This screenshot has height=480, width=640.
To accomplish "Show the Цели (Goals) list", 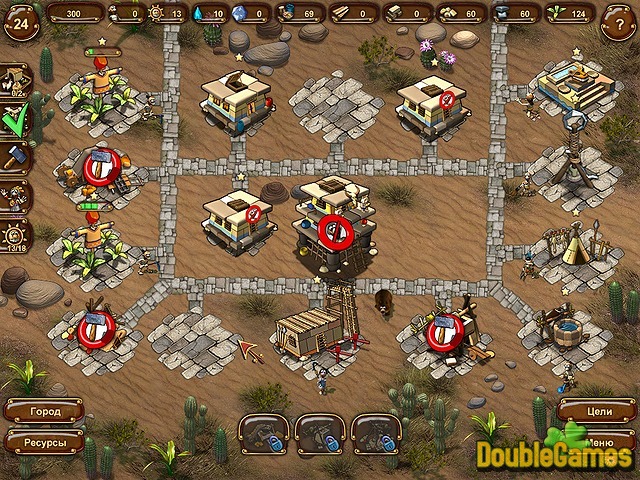I will click(x=597, y=410).
